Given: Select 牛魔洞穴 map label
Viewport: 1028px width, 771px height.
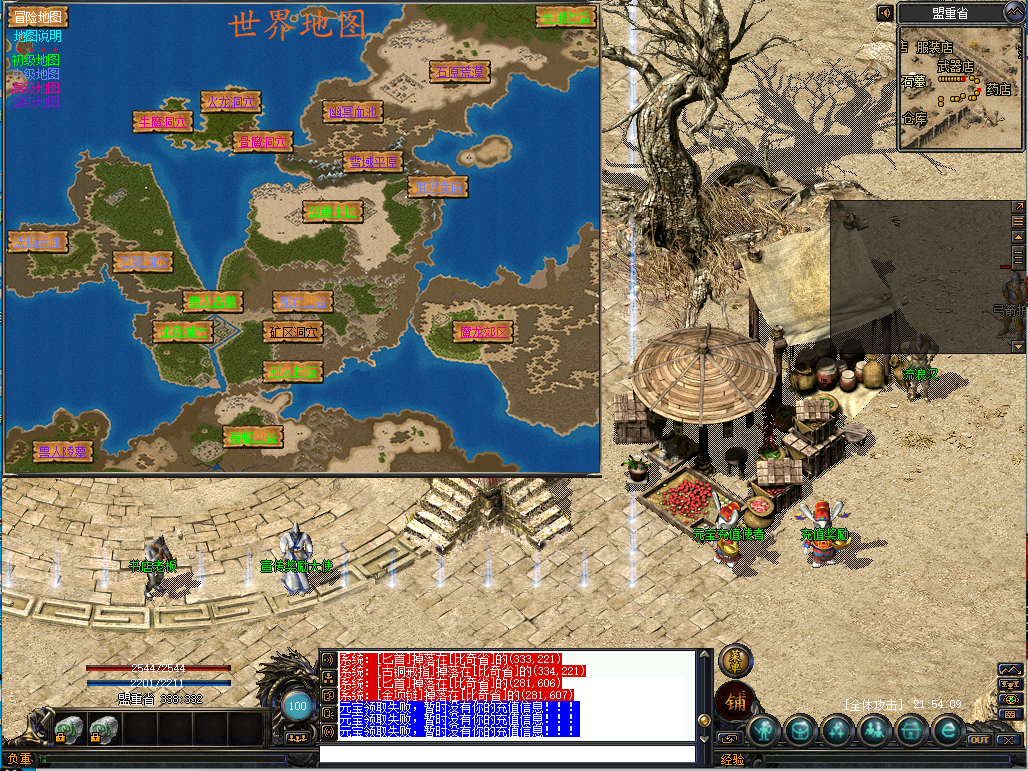Looking at the screenshot, I should pos(163,121).
